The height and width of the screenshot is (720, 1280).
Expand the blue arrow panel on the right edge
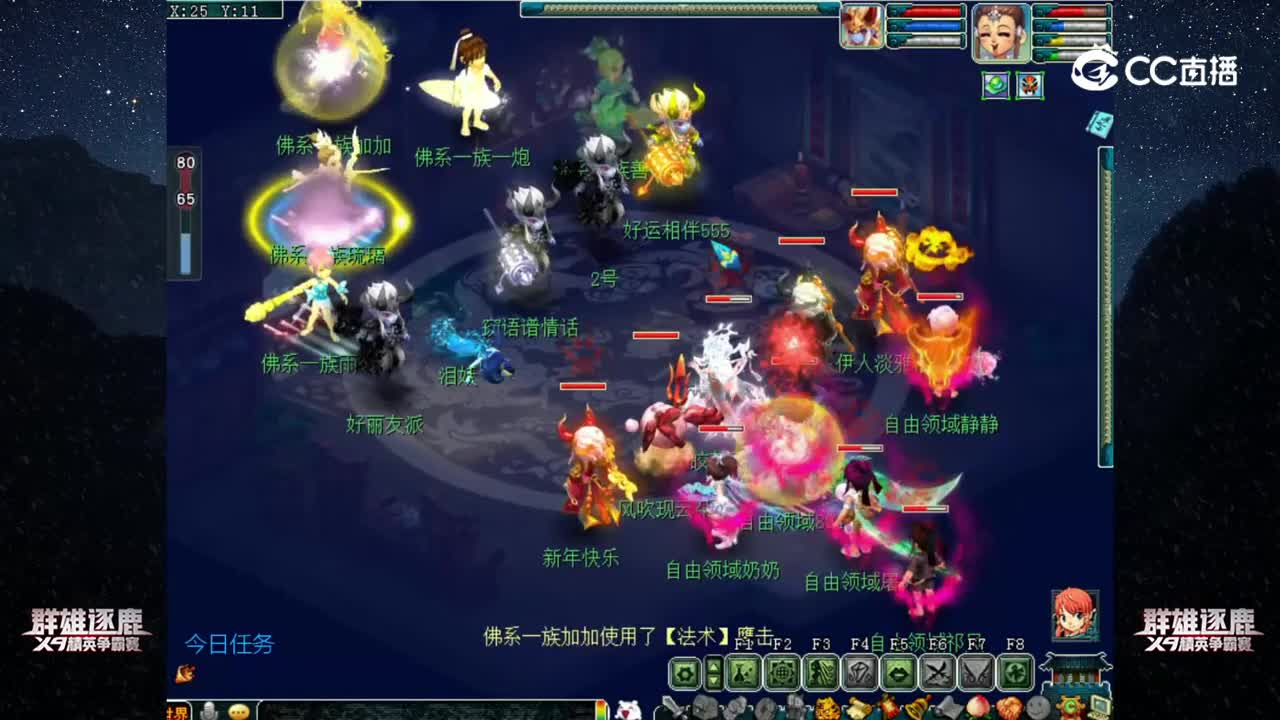tap(1100, 126)
